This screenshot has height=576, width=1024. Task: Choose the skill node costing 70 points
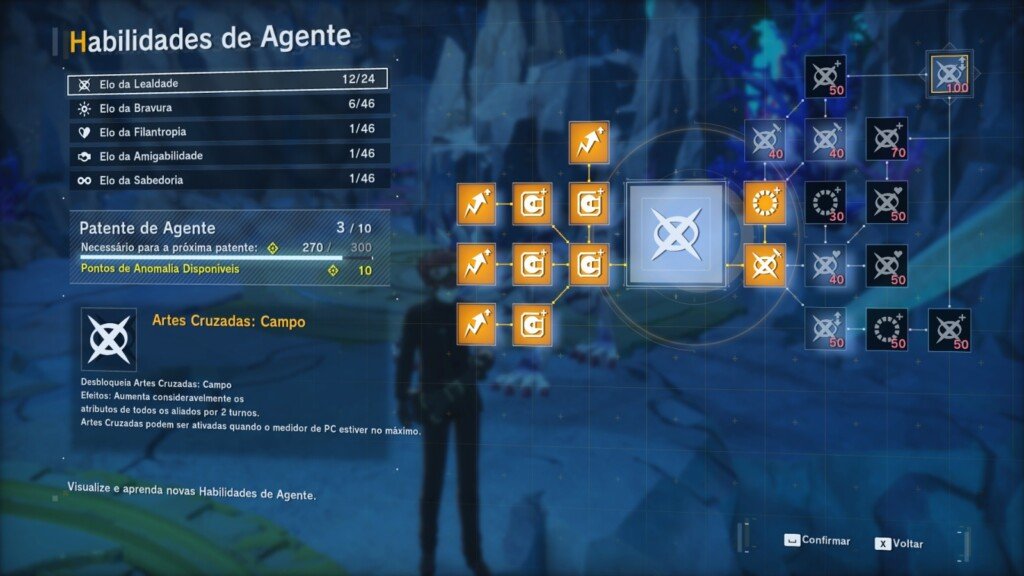coord(886,139)
